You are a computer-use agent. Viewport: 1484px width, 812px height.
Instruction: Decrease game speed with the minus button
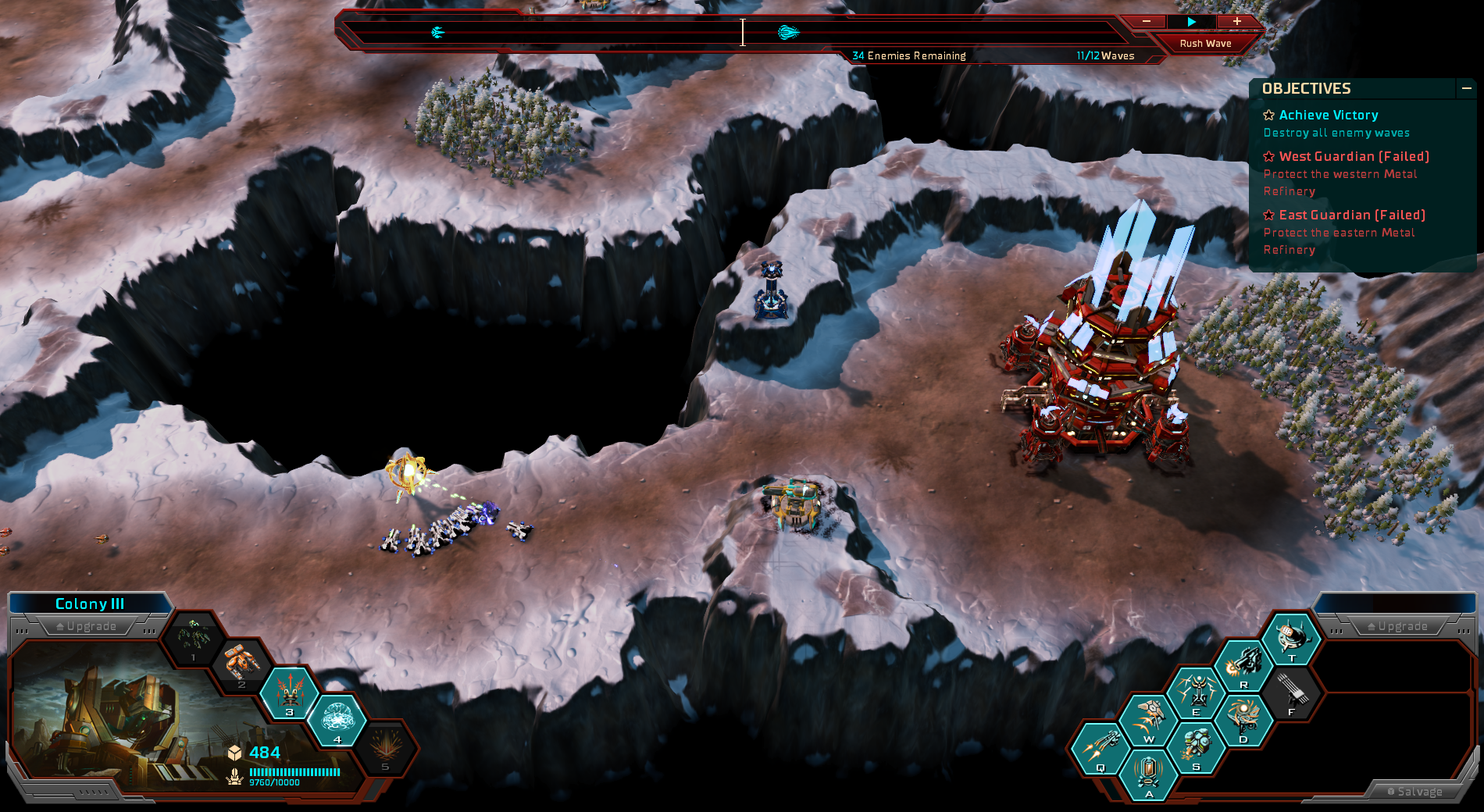1146,22
